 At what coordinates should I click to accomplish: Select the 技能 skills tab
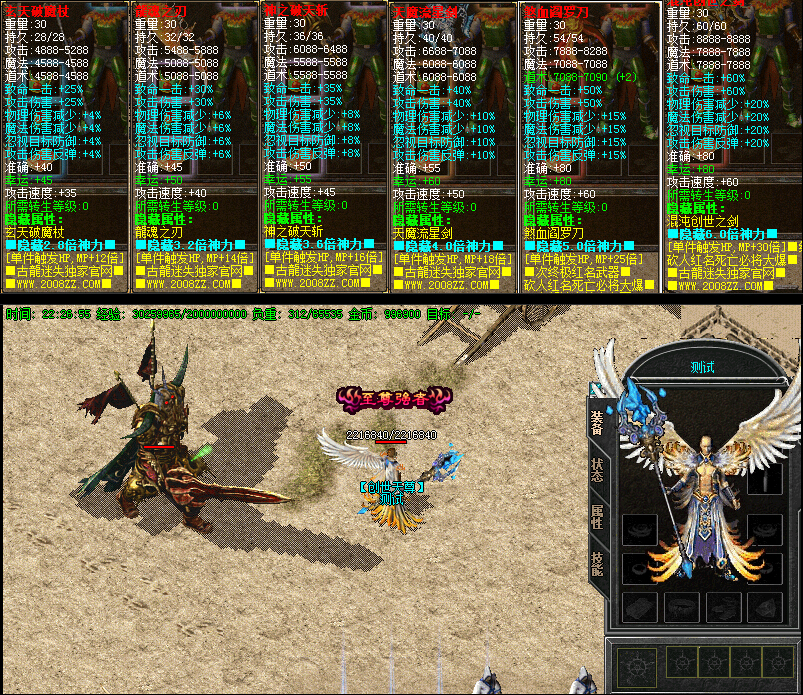597,563
